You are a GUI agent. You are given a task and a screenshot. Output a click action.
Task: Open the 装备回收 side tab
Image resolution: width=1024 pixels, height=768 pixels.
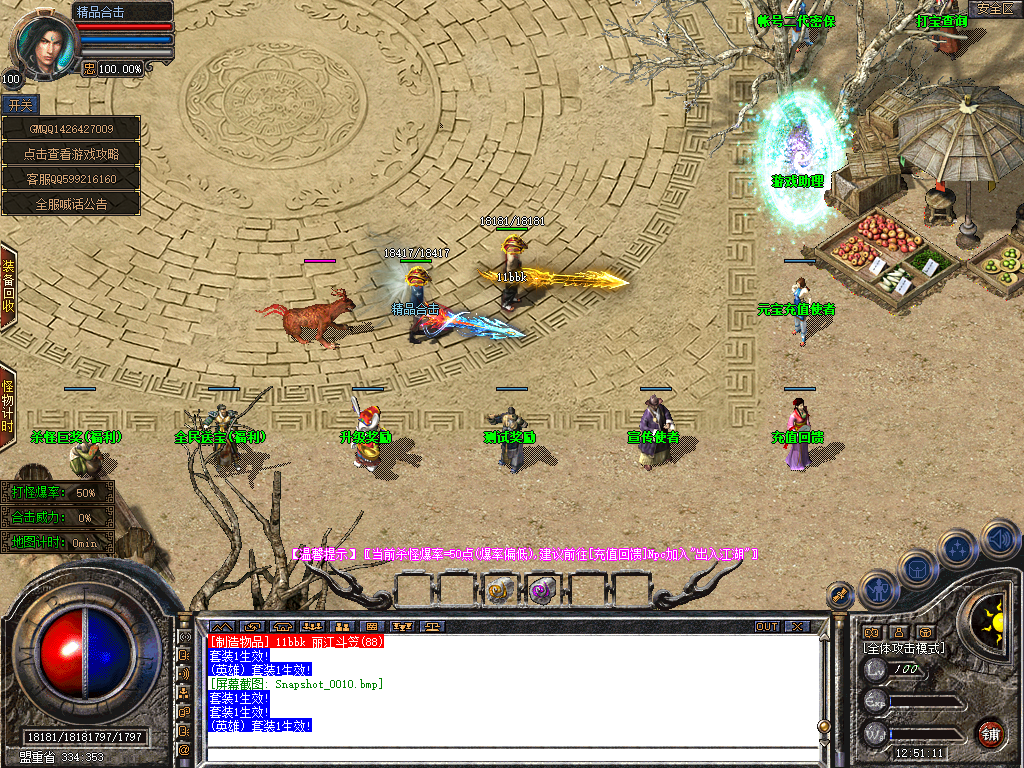point(8,285)
